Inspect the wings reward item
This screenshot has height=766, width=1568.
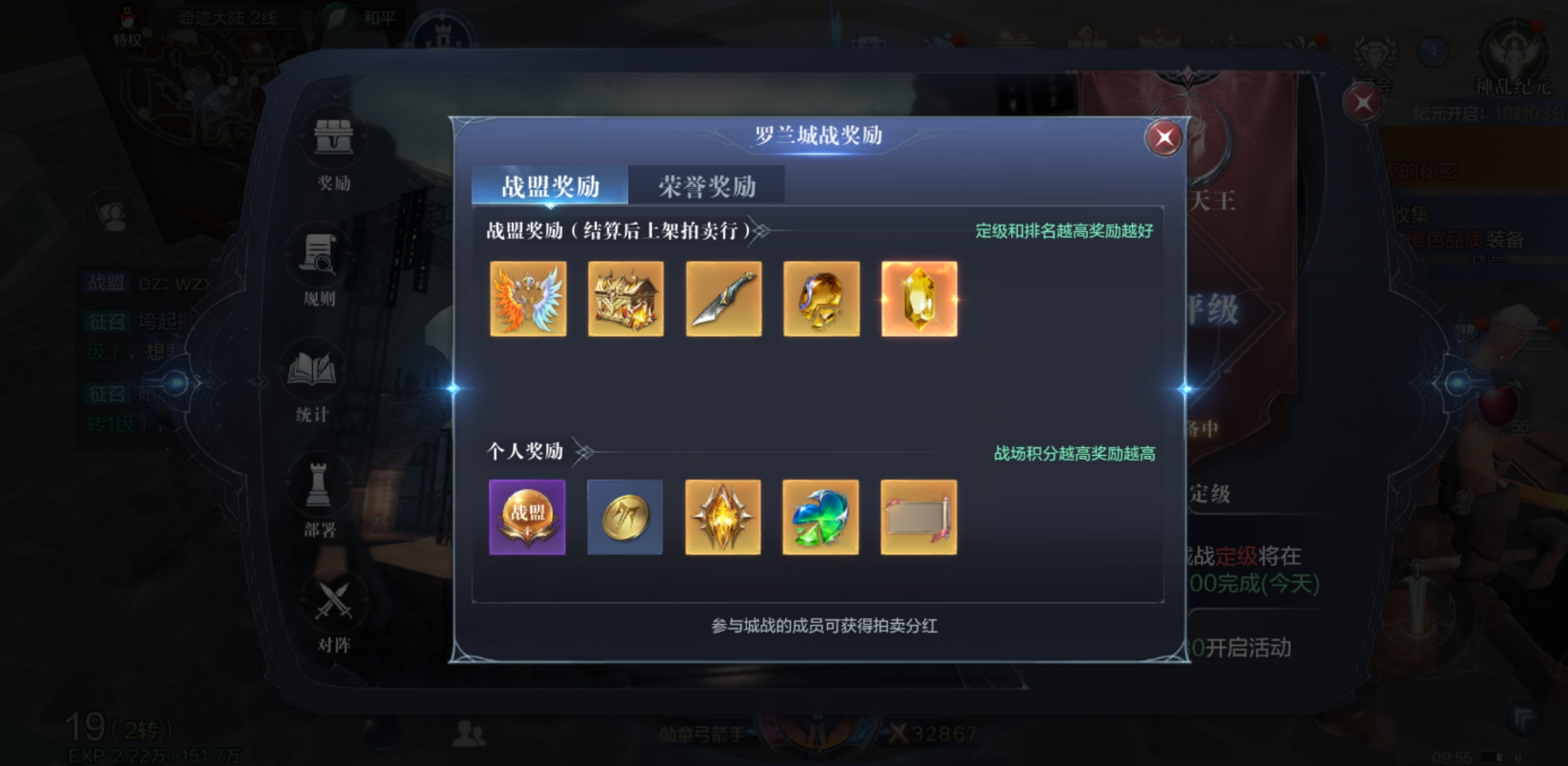[x=528, y=299]
